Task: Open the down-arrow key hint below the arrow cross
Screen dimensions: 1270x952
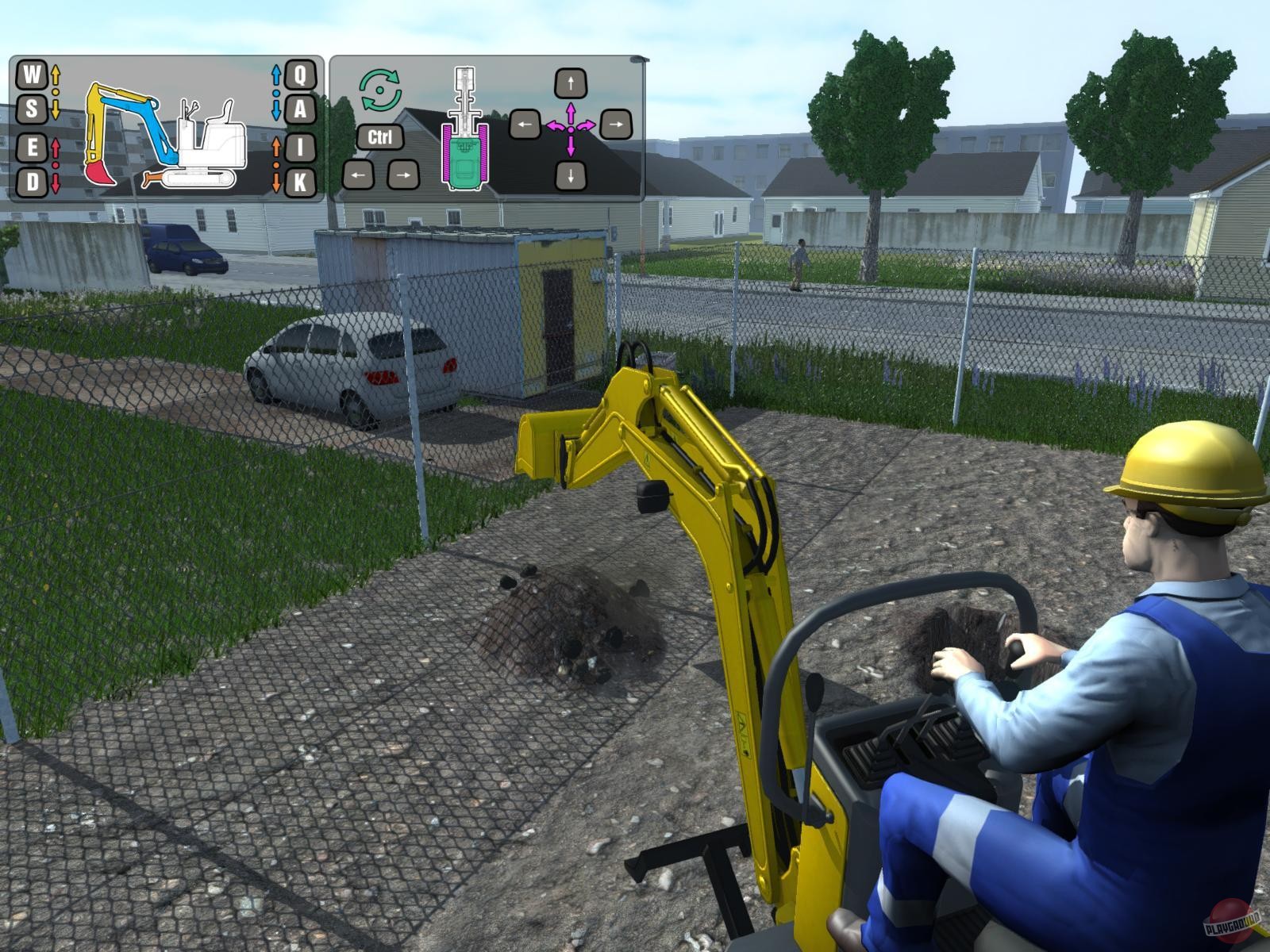Action: (x=571, y=175)
